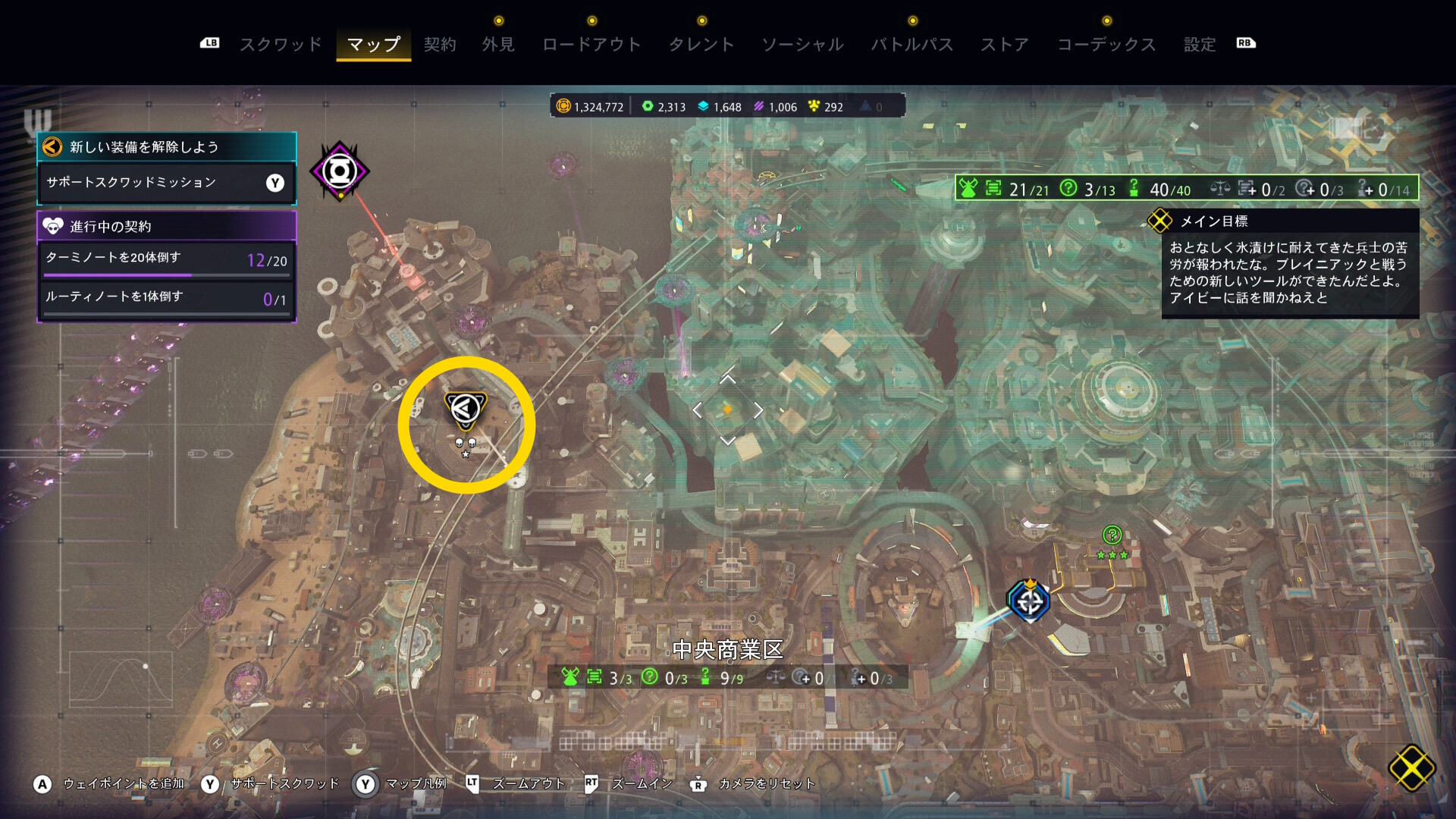Show the バトルパス tab

[912, 45]
